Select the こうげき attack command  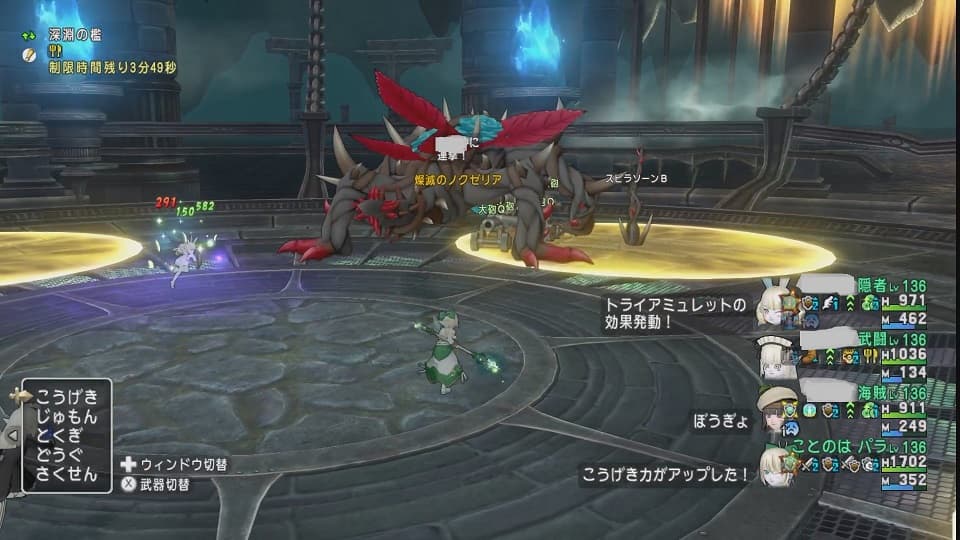point(67,395)
